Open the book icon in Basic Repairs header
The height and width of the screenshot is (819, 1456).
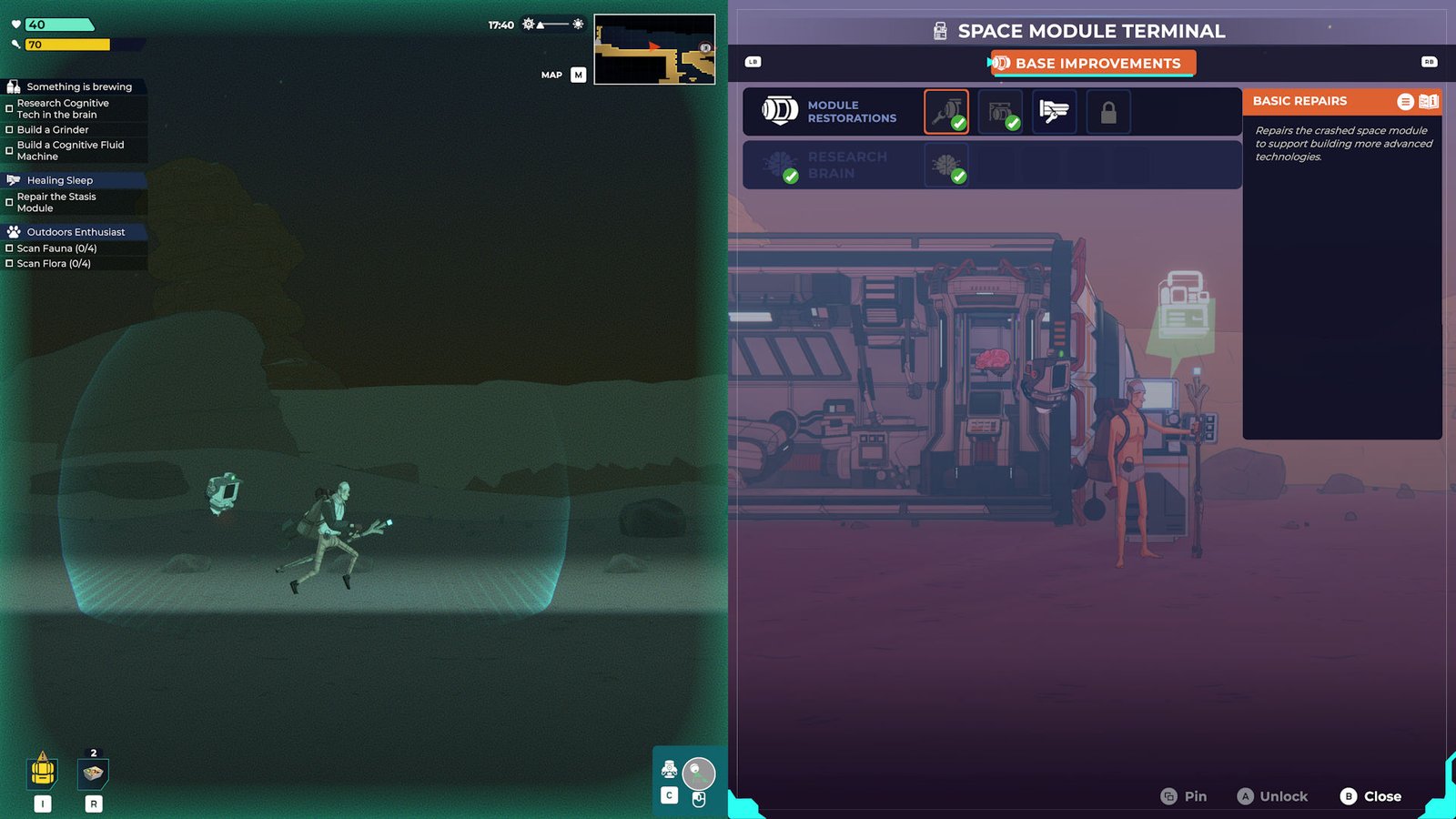(x=1429, y=101)
